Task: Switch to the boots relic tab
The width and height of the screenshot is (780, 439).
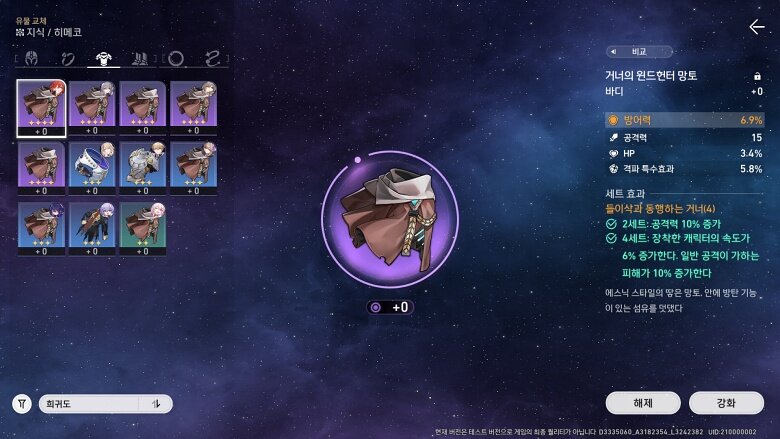Action: pyautogui.click(x=140, y=58)
